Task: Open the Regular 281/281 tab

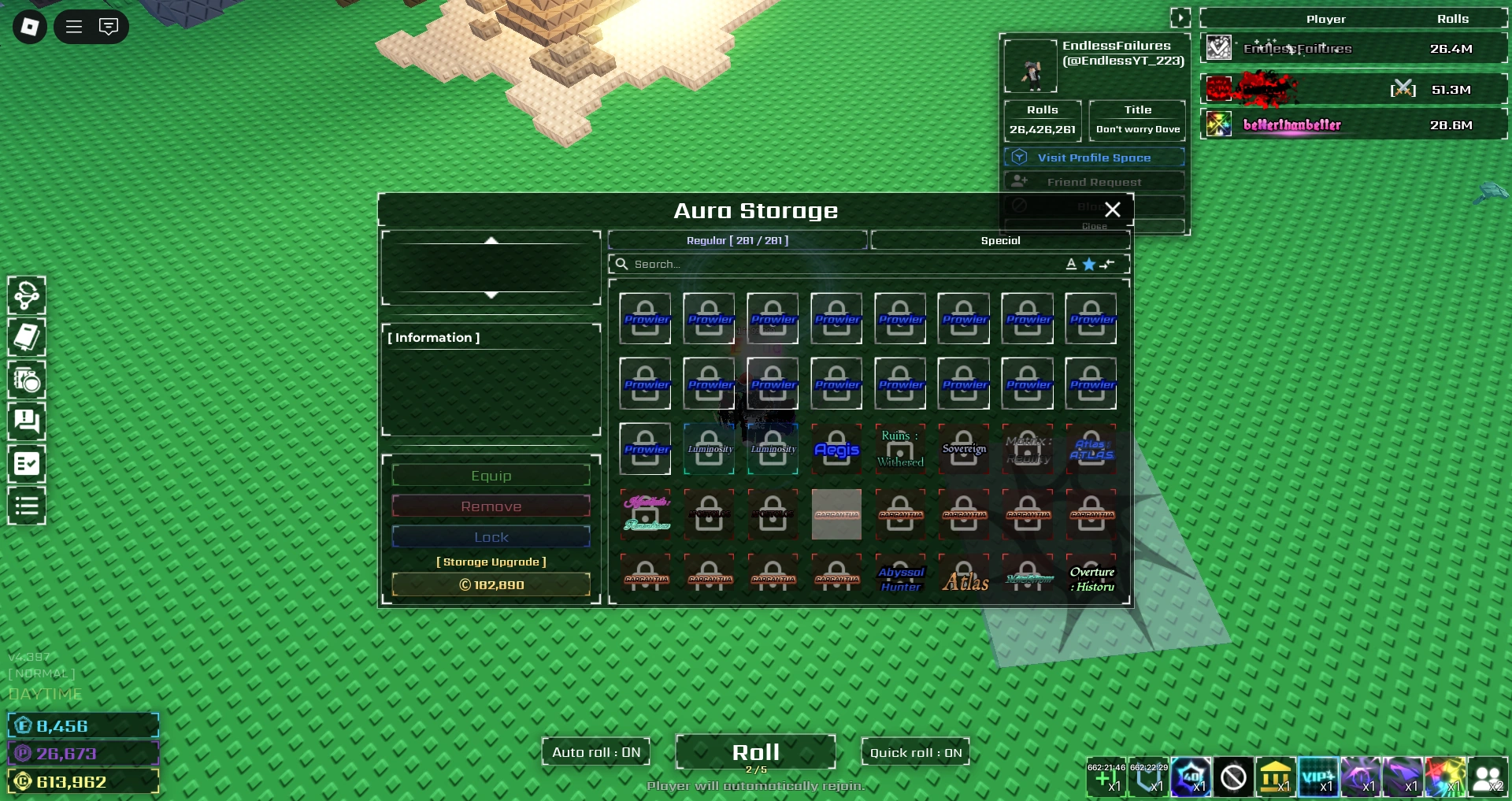Action: (x=738, y=240)
